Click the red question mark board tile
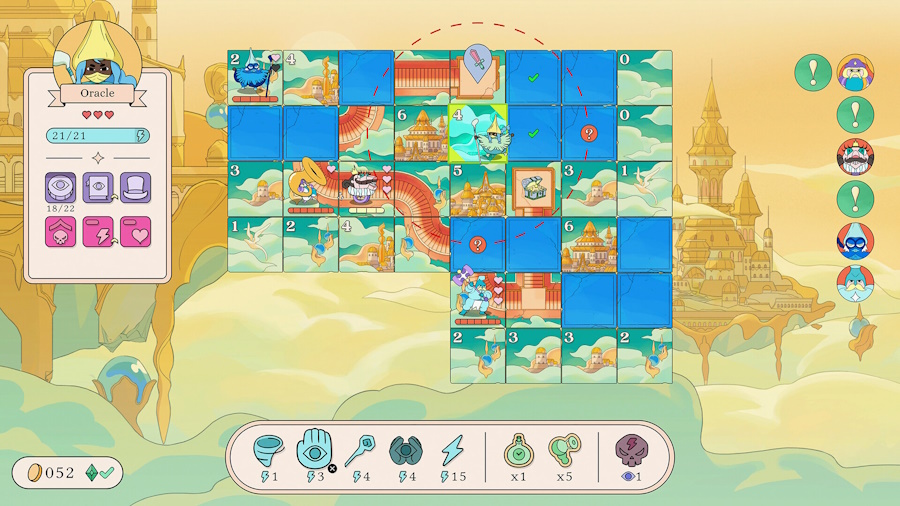This screenshot has height=506, width=900. pos(589,133)
